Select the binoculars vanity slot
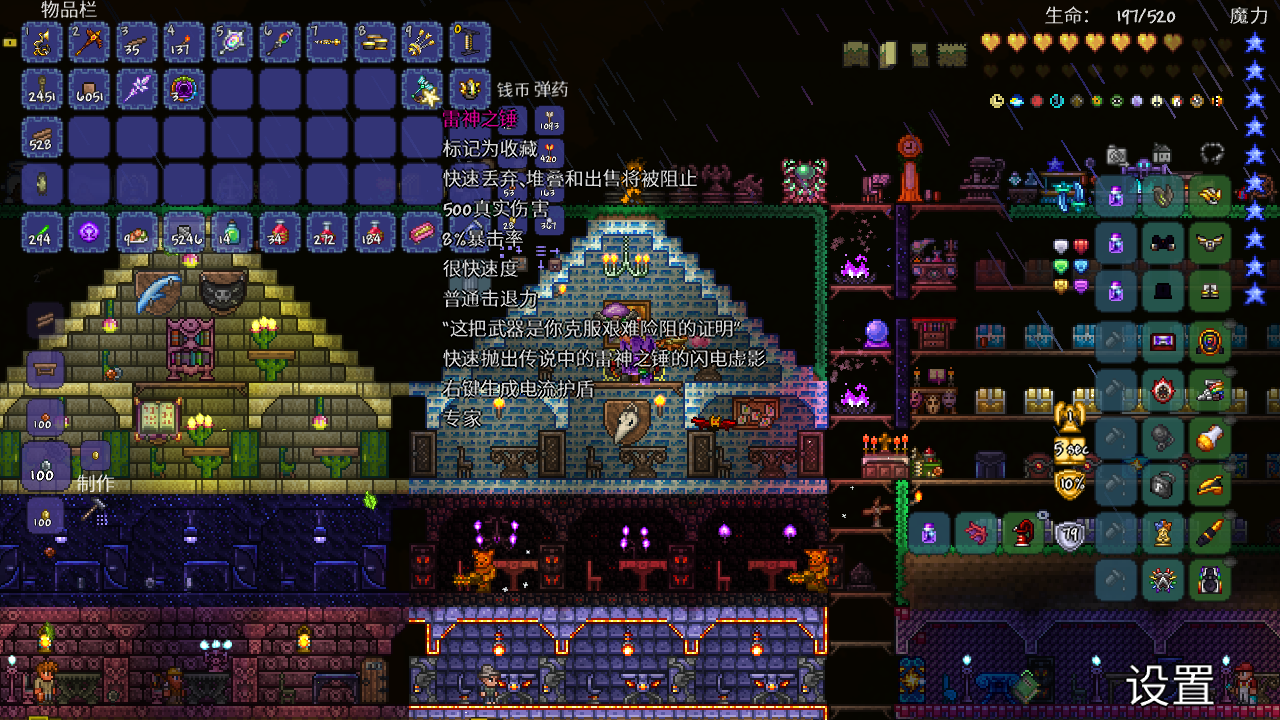Image resolution: width=1280 pixels, height=720 pixels. [1163, 243]
